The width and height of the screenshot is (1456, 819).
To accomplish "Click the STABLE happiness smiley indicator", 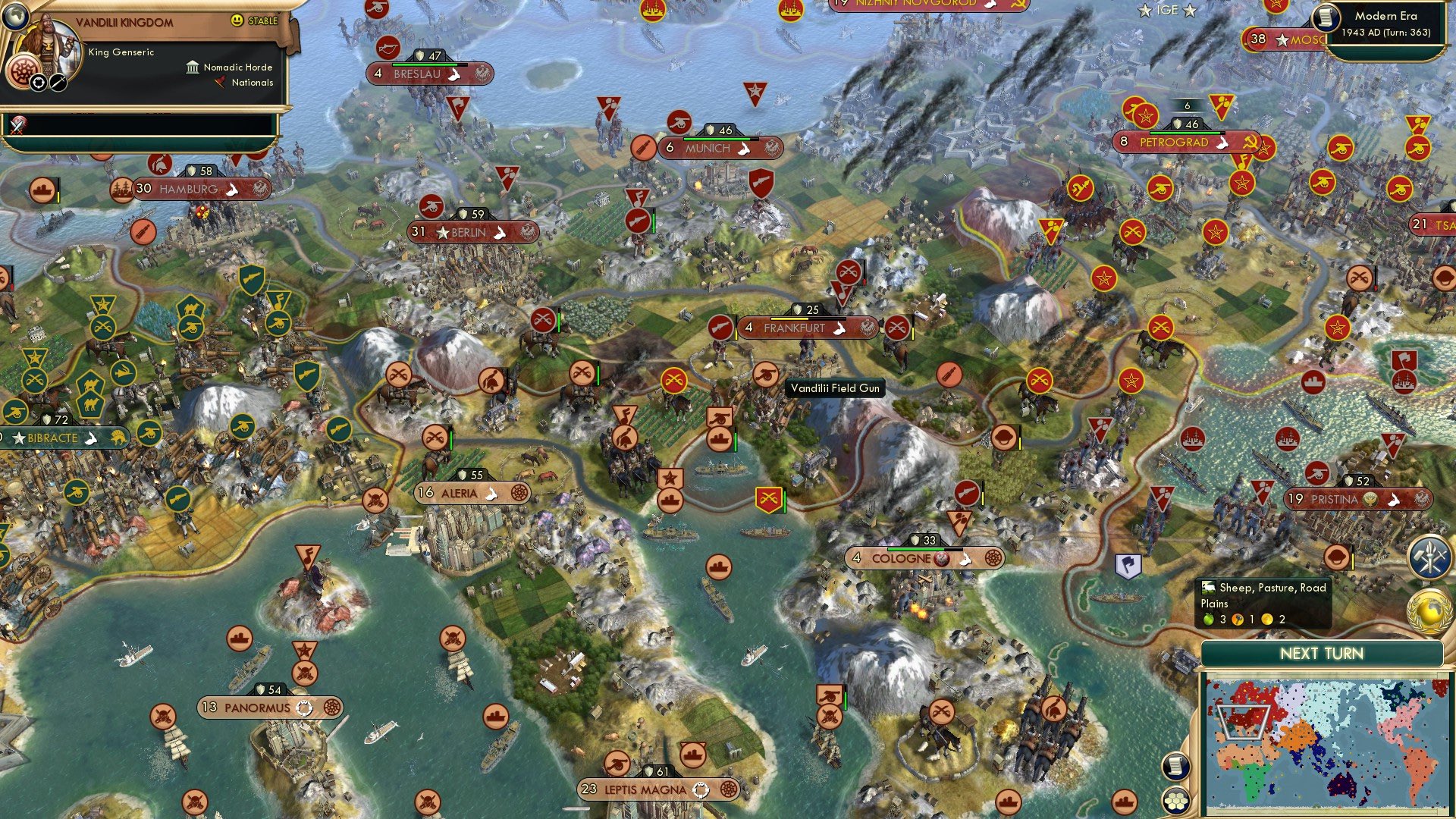I will pyautogui.click(x=237, y=20).
